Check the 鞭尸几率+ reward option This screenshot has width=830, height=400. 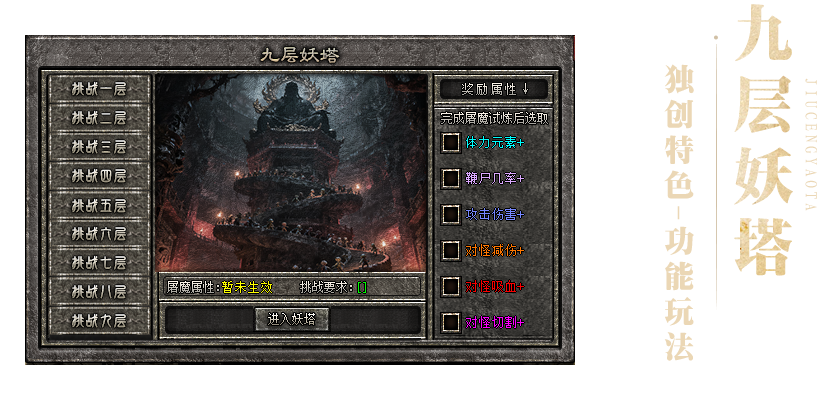tap(452, 178)
